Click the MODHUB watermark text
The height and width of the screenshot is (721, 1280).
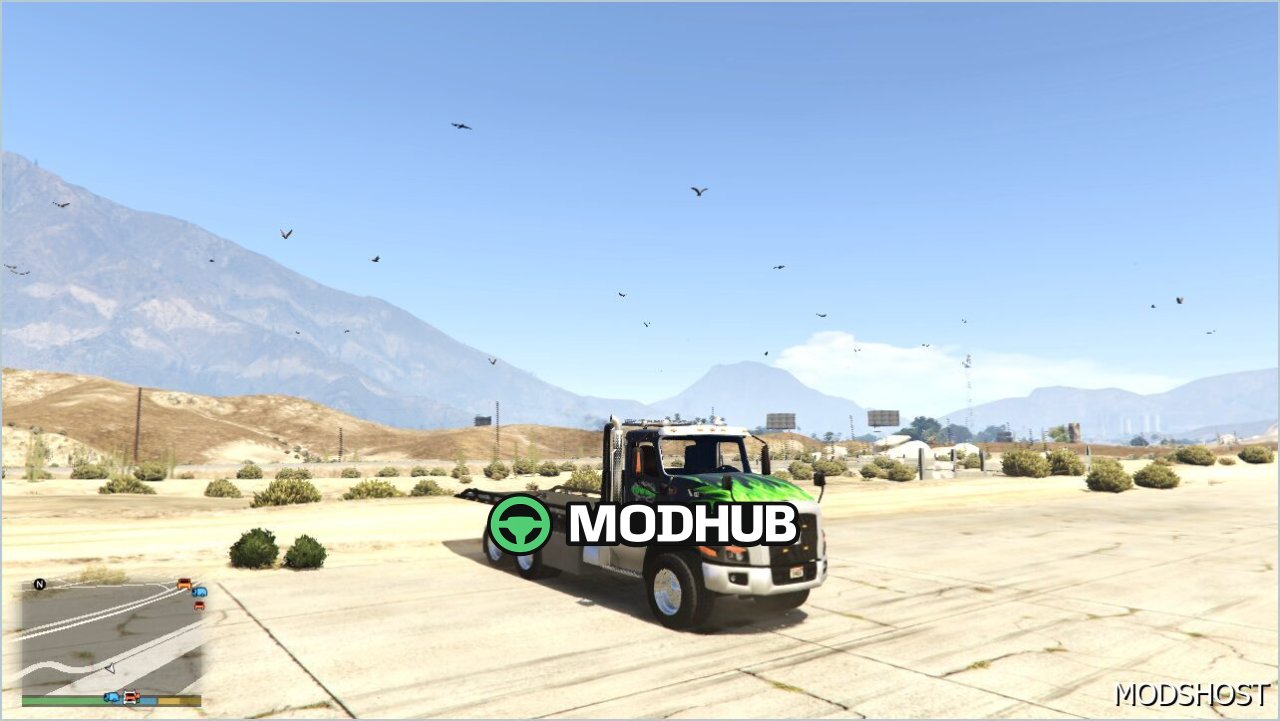pos(680,524)
